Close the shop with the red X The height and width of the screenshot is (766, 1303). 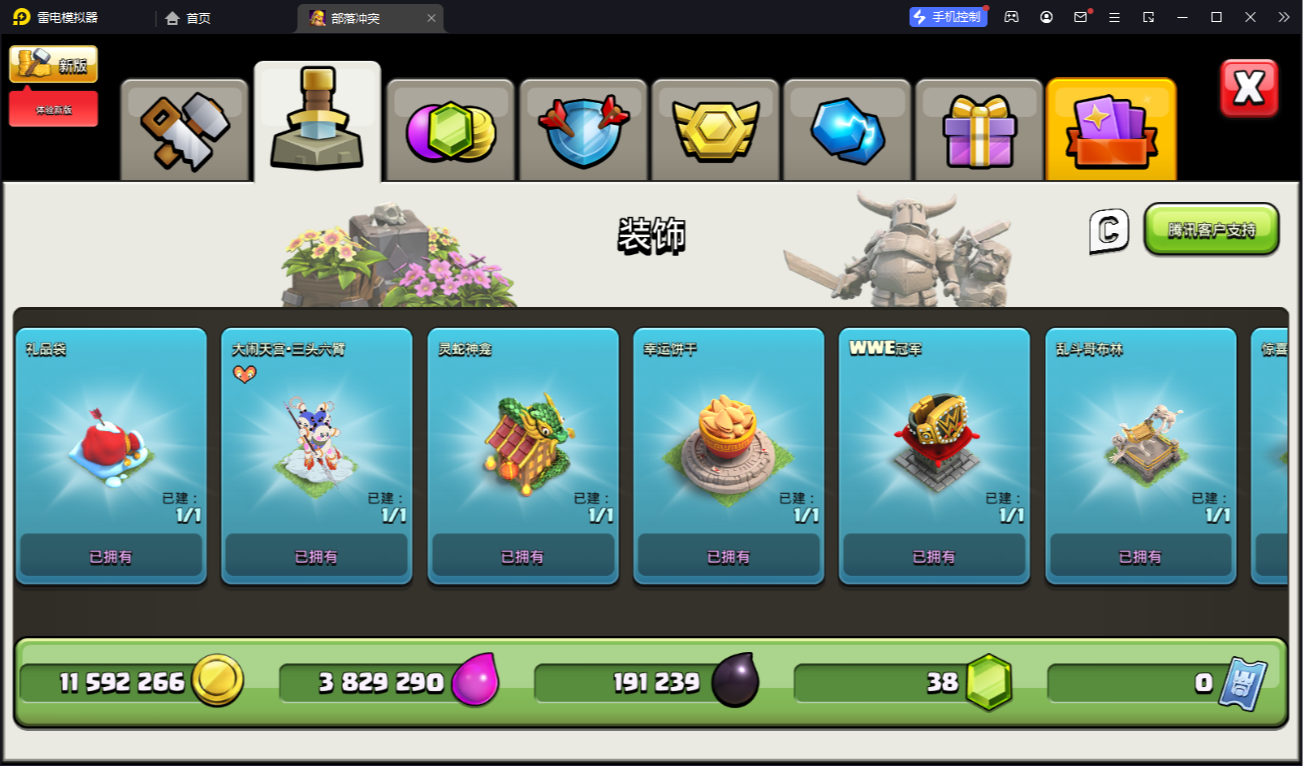(x=1249, y=88)
